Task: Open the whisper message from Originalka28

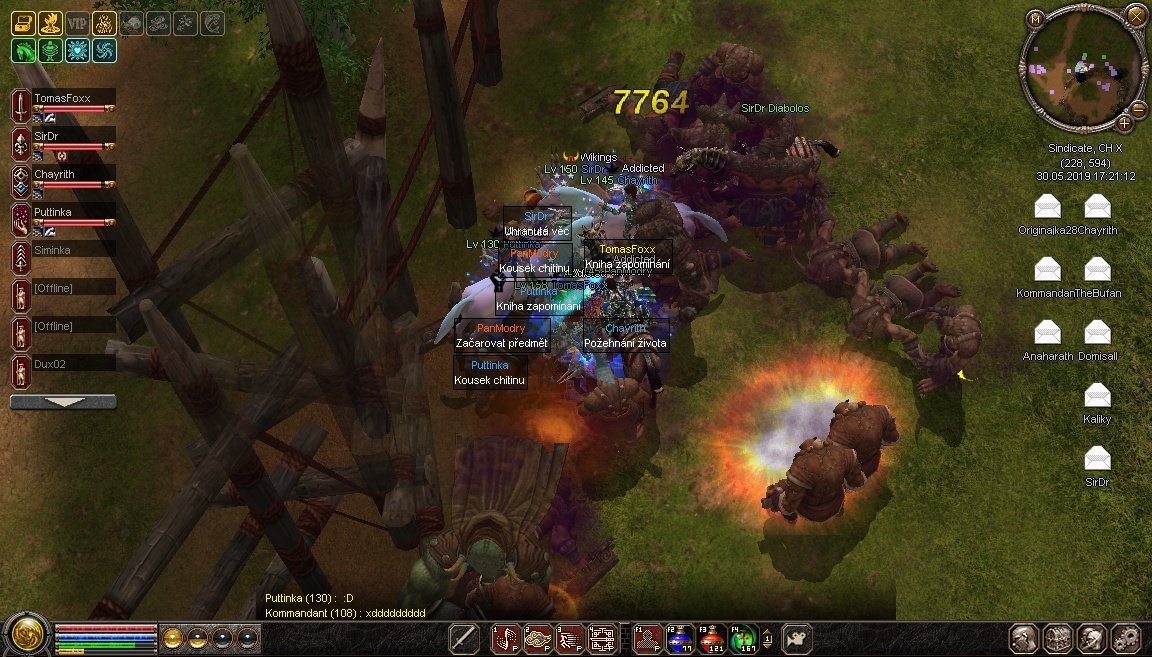Action: pos(1047,207)
